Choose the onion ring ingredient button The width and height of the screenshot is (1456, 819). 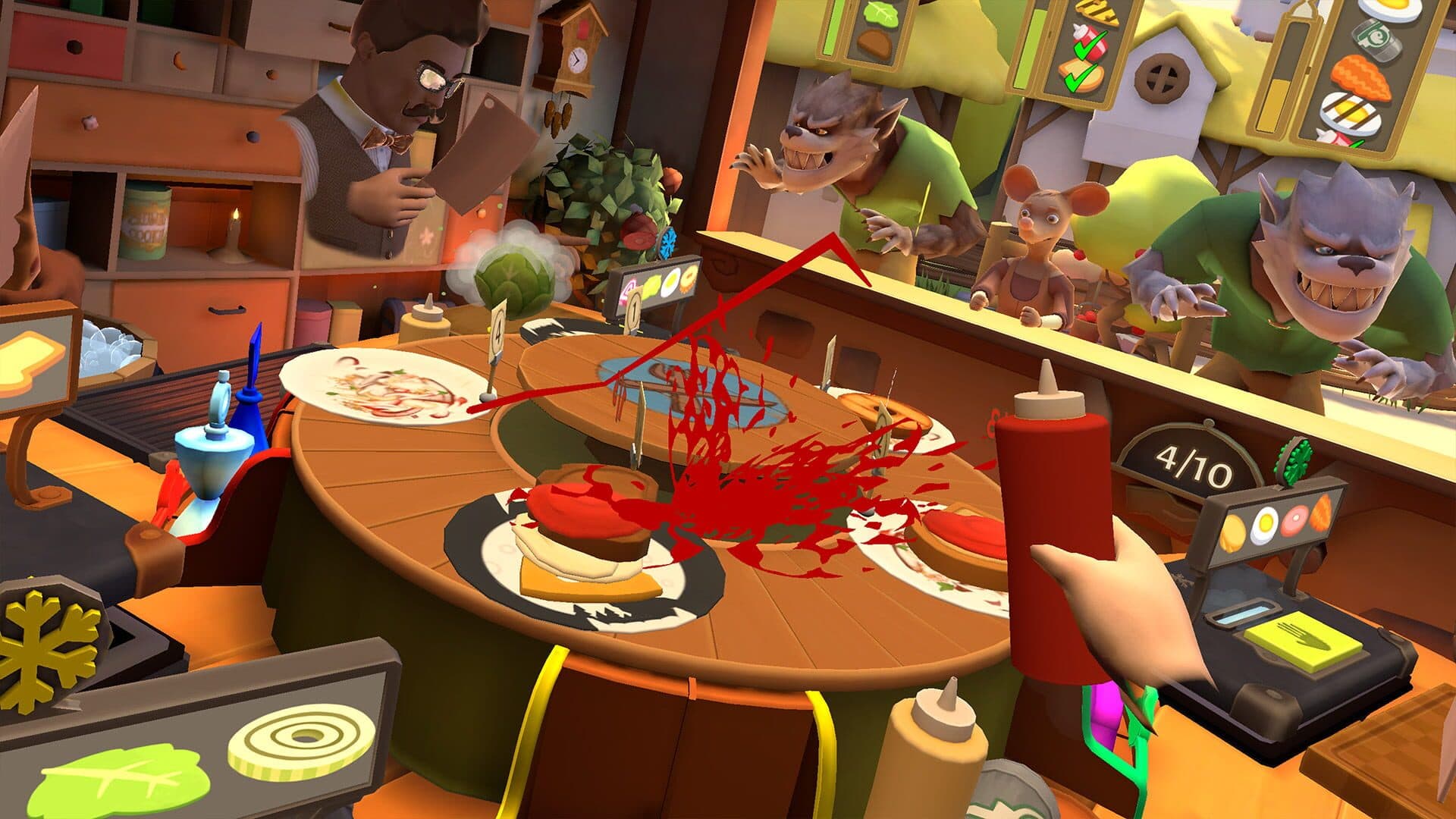coord(301,738)
